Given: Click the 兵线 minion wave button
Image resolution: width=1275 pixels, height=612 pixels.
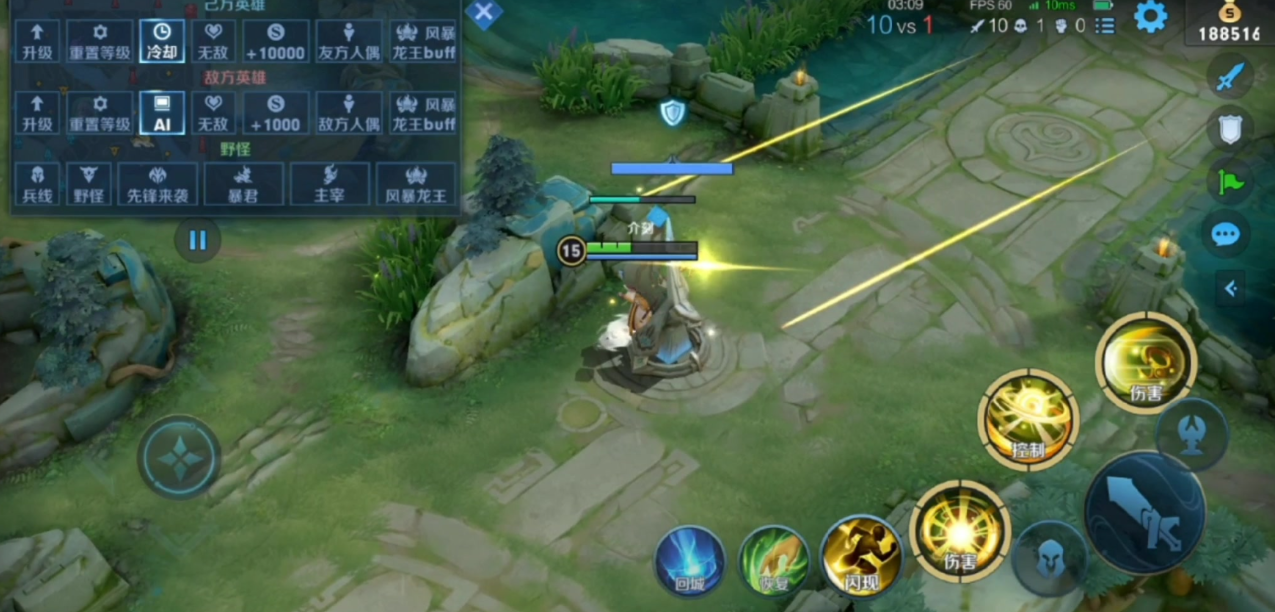Looking at the screenshot, I should 37,183.
